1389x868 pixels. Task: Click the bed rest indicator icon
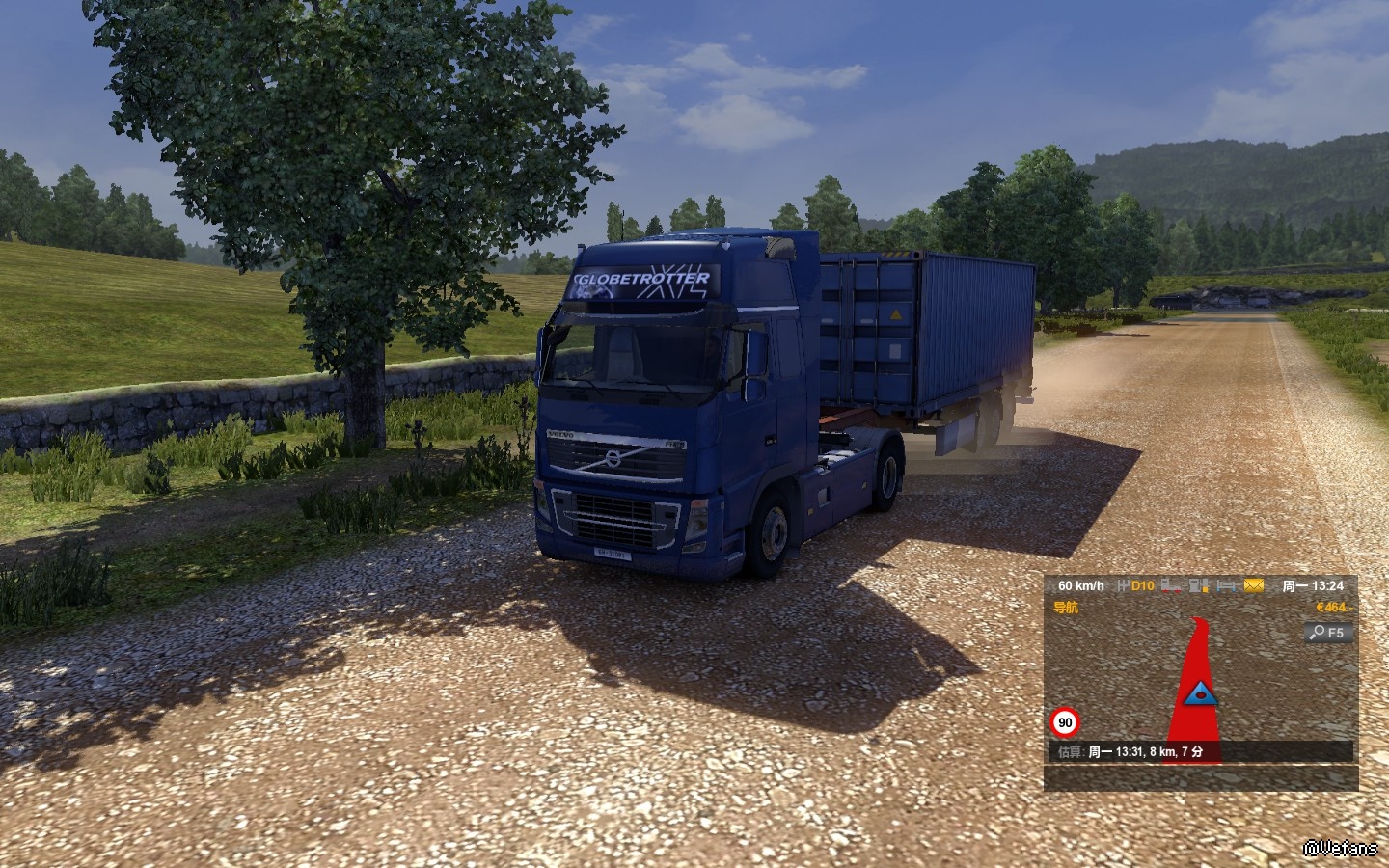(1225, 585)
